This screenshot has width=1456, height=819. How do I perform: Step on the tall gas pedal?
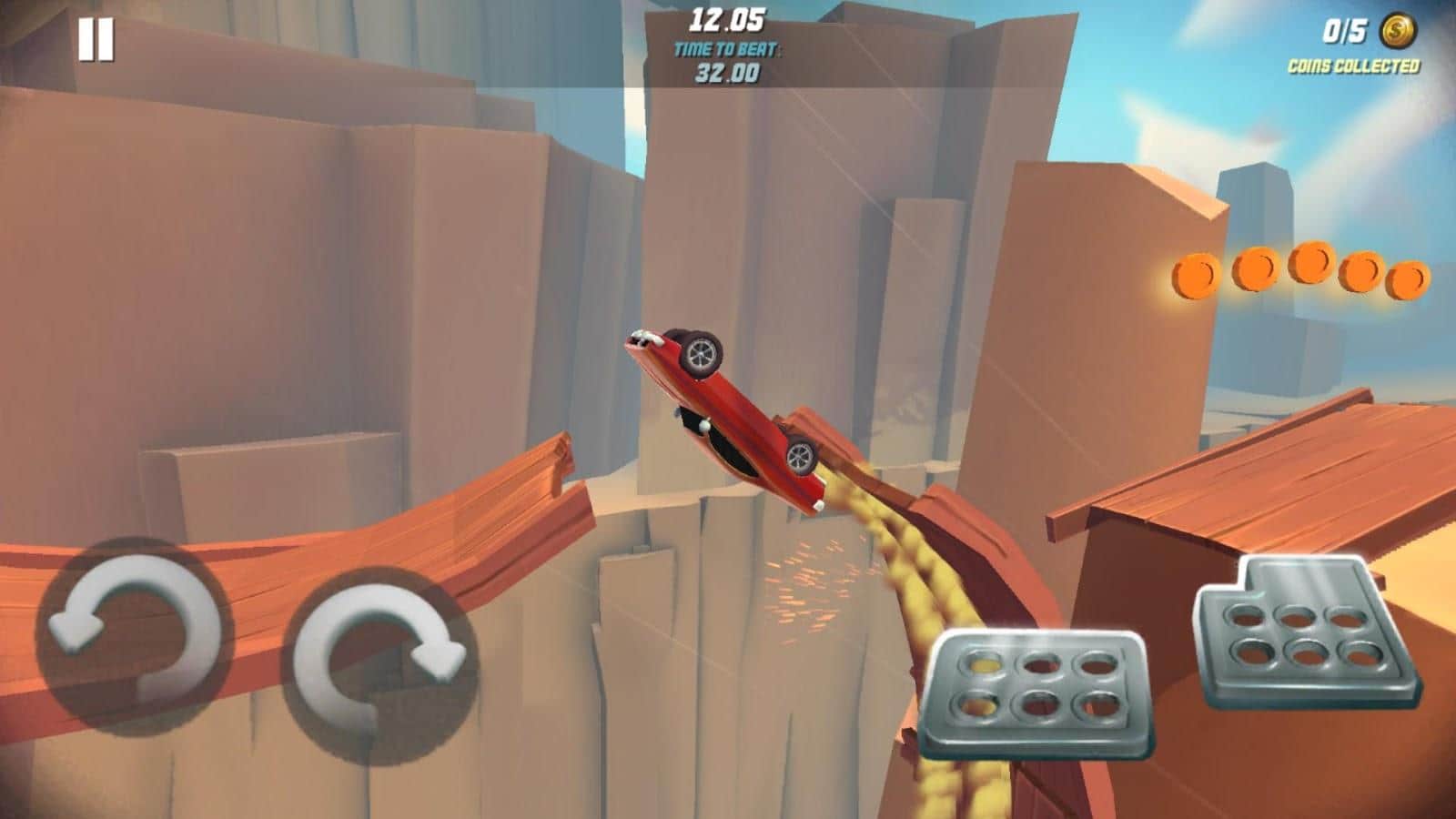pos(1307,632)
